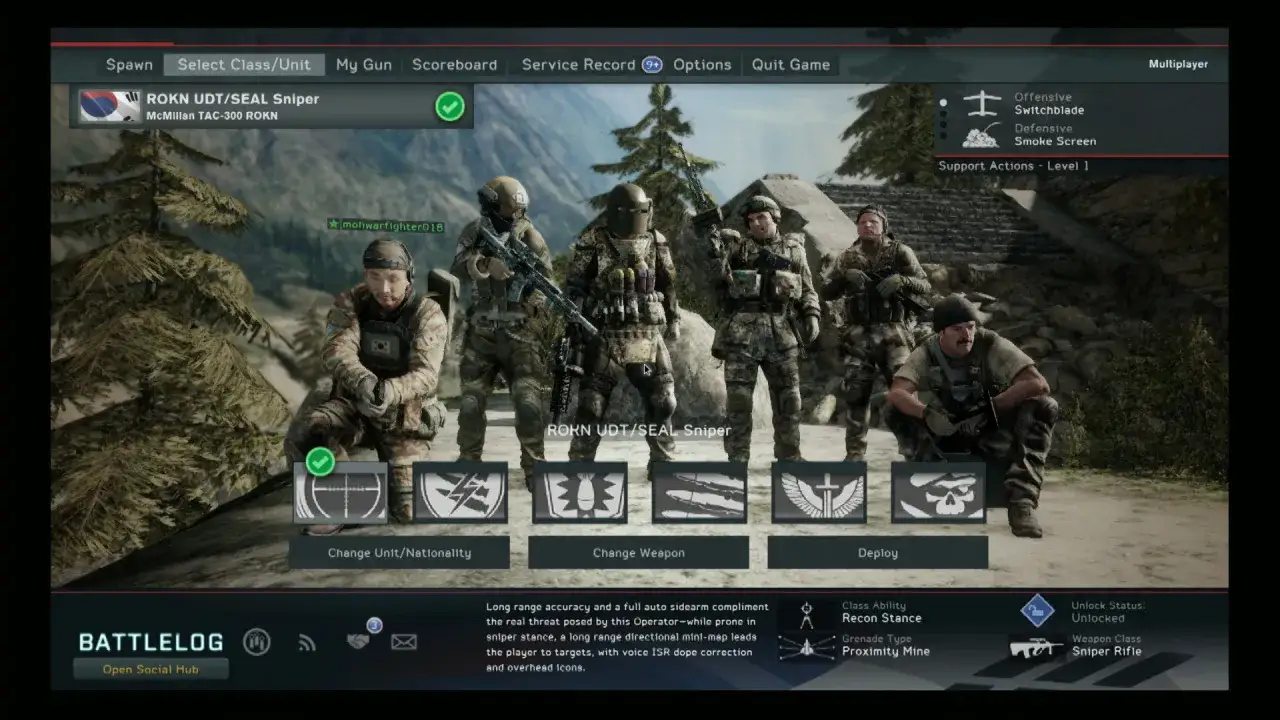1280x720 pixels.
Task: Open friends via the handshake icon
Action: [x=356, y=643]
